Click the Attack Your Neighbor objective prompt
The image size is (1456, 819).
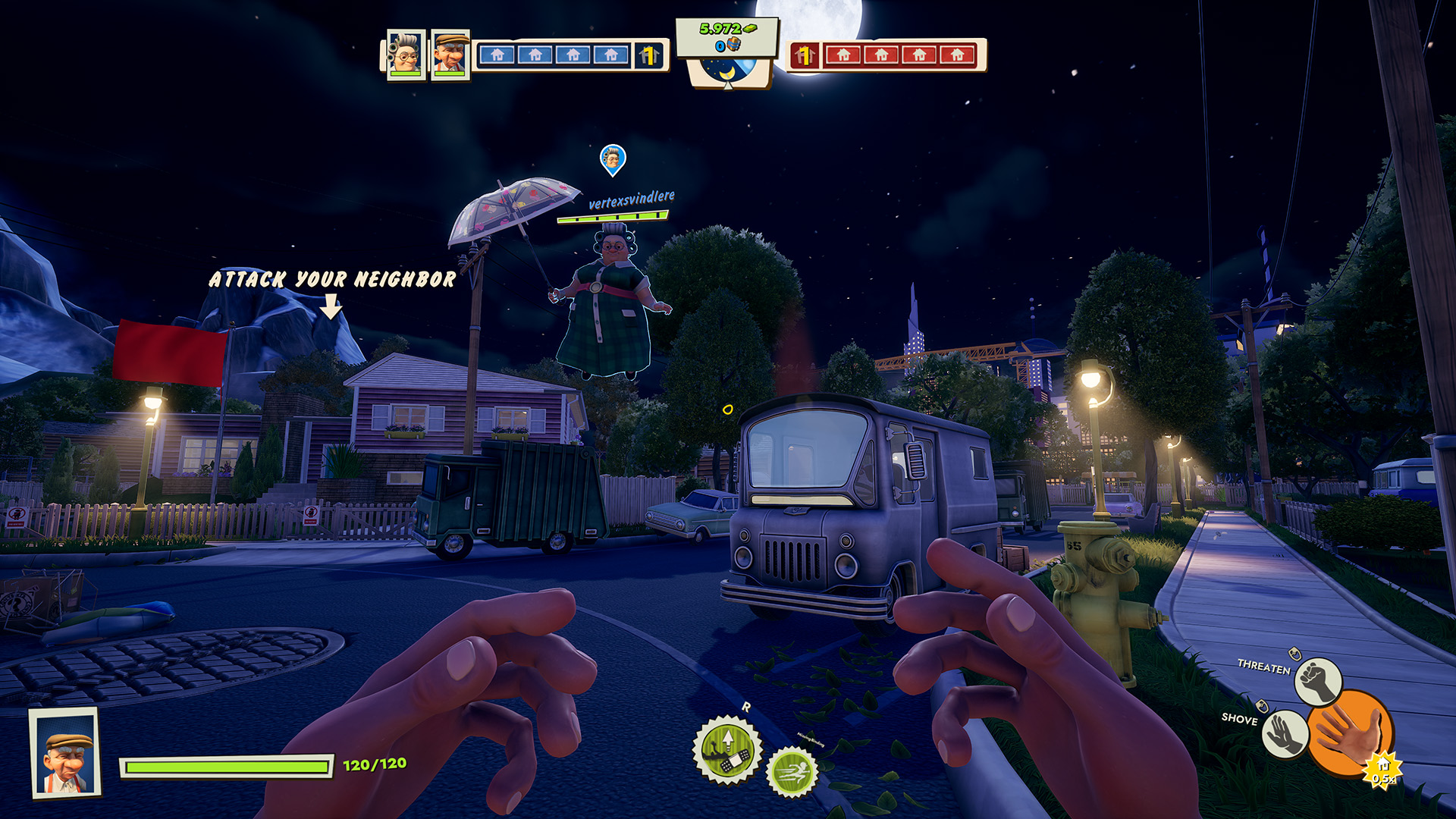pos(332,280)
